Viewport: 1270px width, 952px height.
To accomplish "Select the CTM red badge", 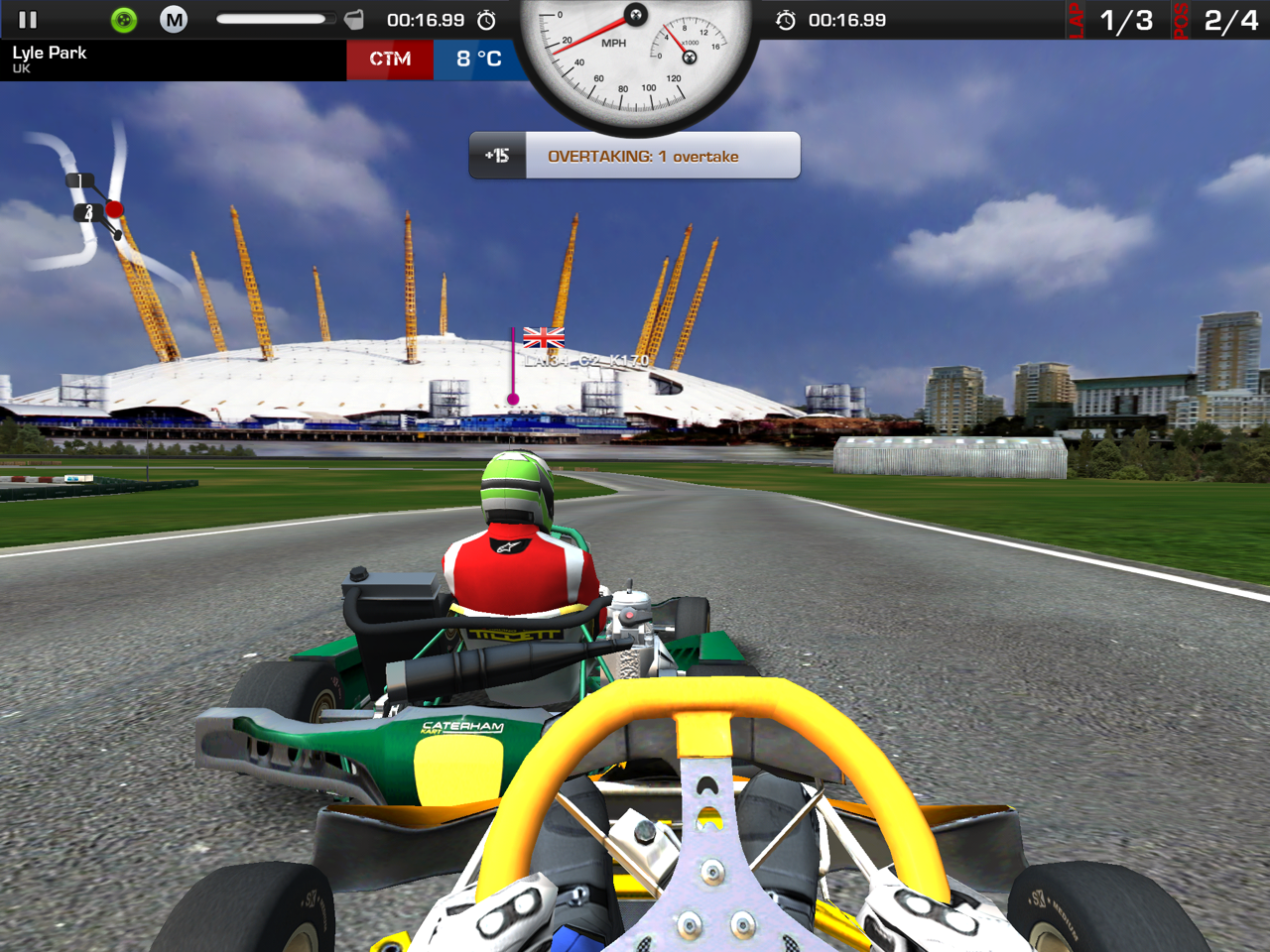I will coord(390,59).
